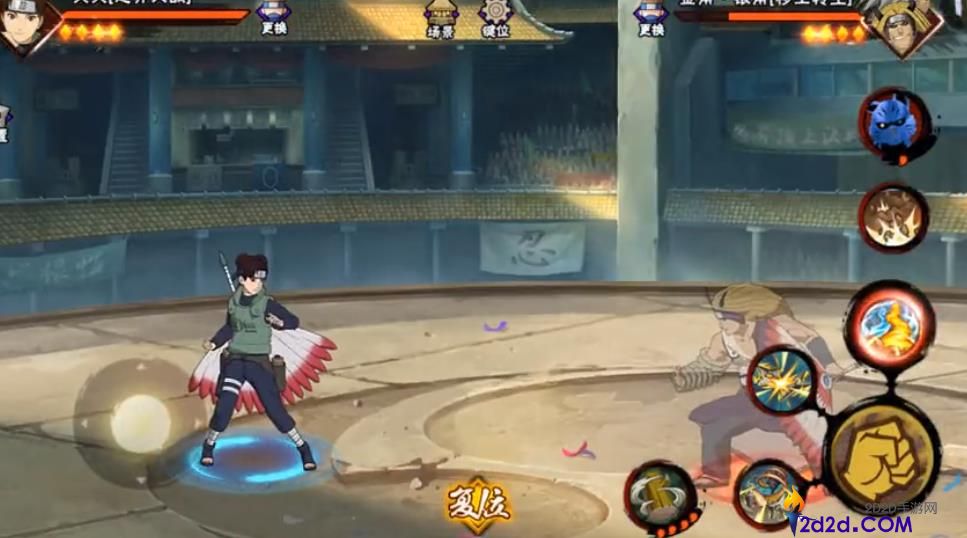Activate the blue and gold skill beside the fist button

tap(769, 493)
